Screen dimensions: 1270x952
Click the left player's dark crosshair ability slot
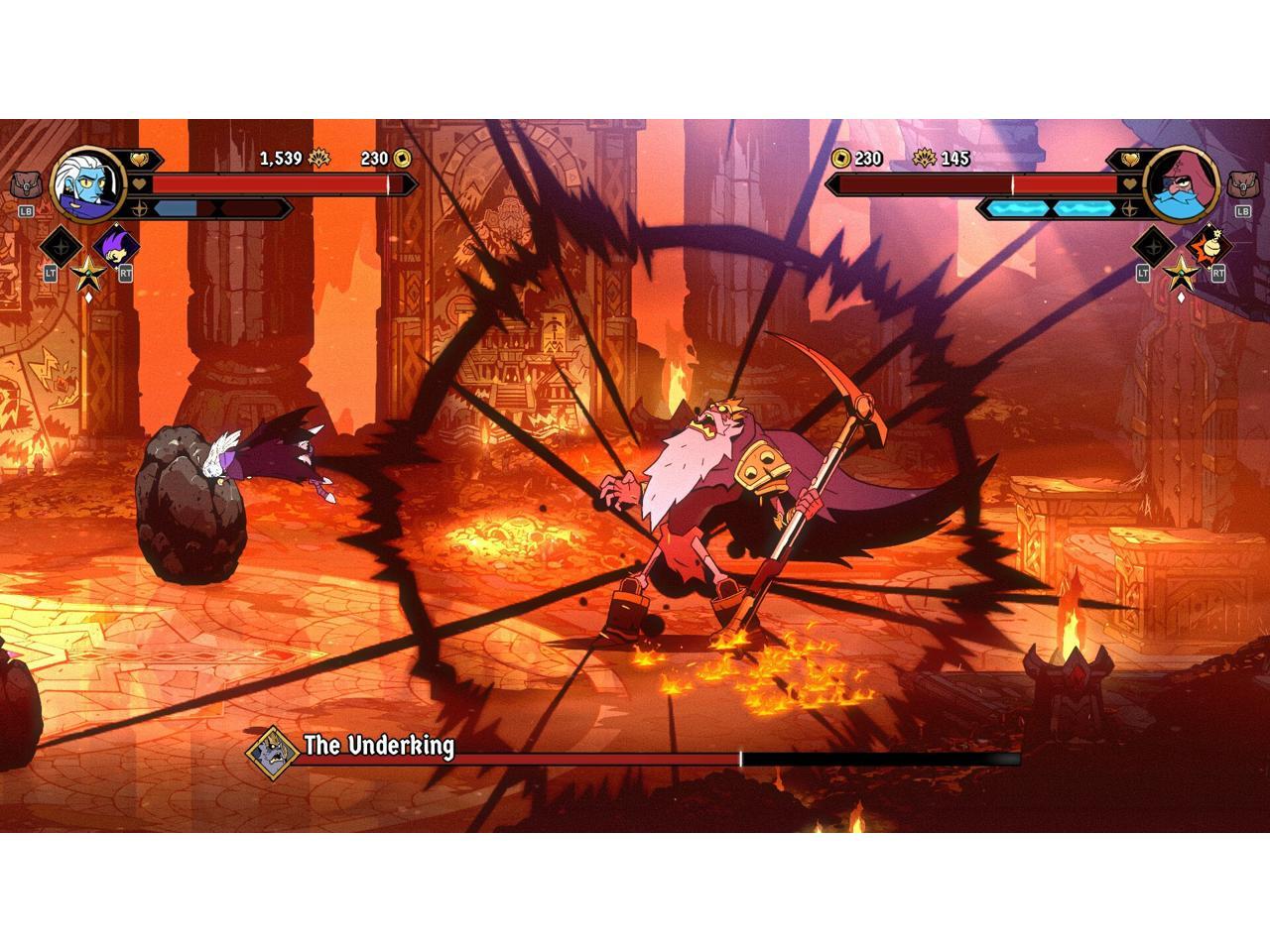coord(61,246)
